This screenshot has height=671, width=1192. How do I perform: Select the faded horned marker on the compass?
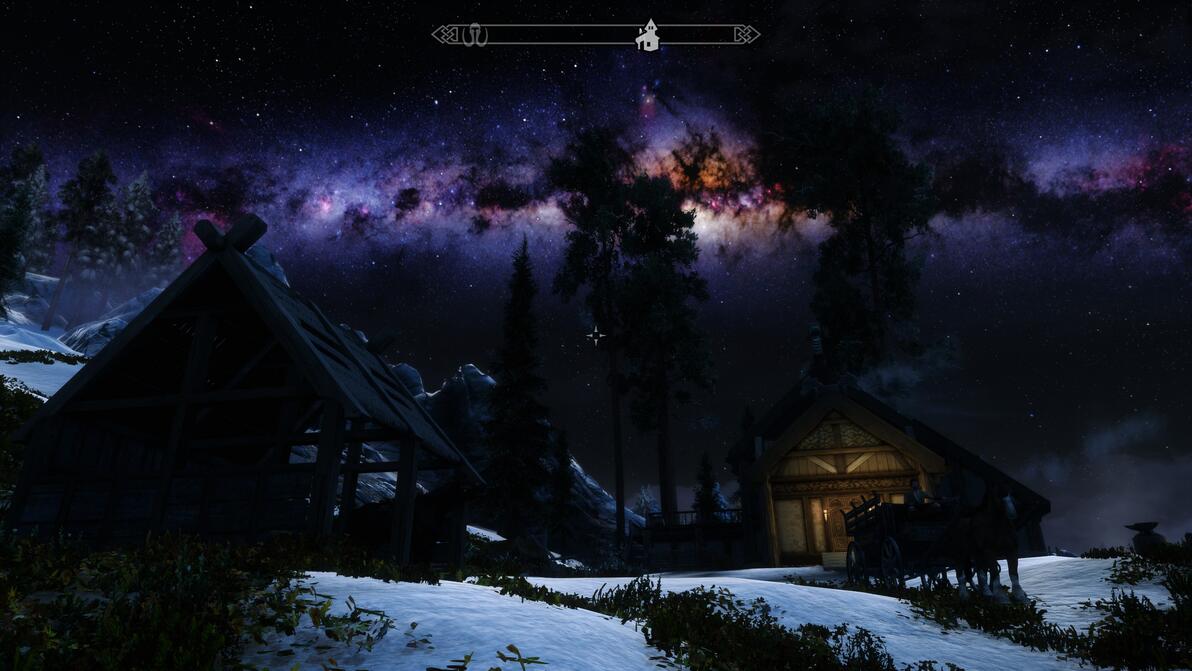point(474,36)
